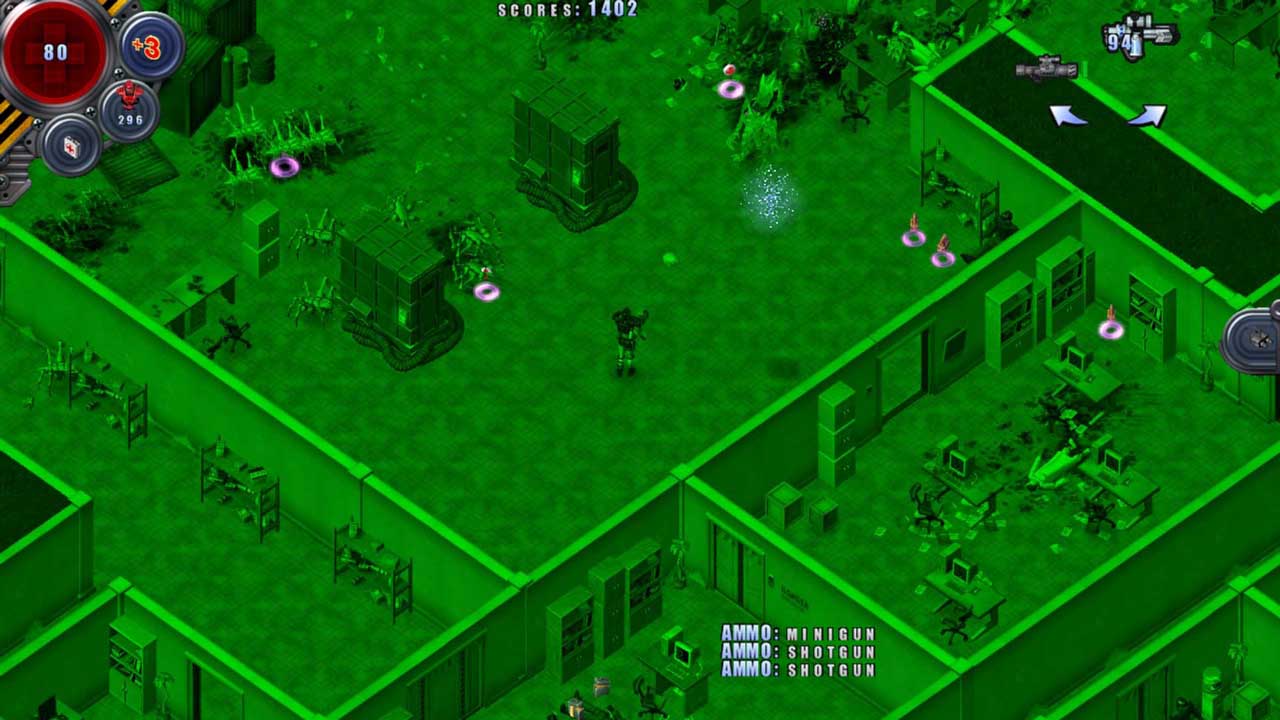The height and width of the screenshot is (720, 1280).
Task: Click the AMMO: MINIGUN pickup label
Action: coord(798,633)
